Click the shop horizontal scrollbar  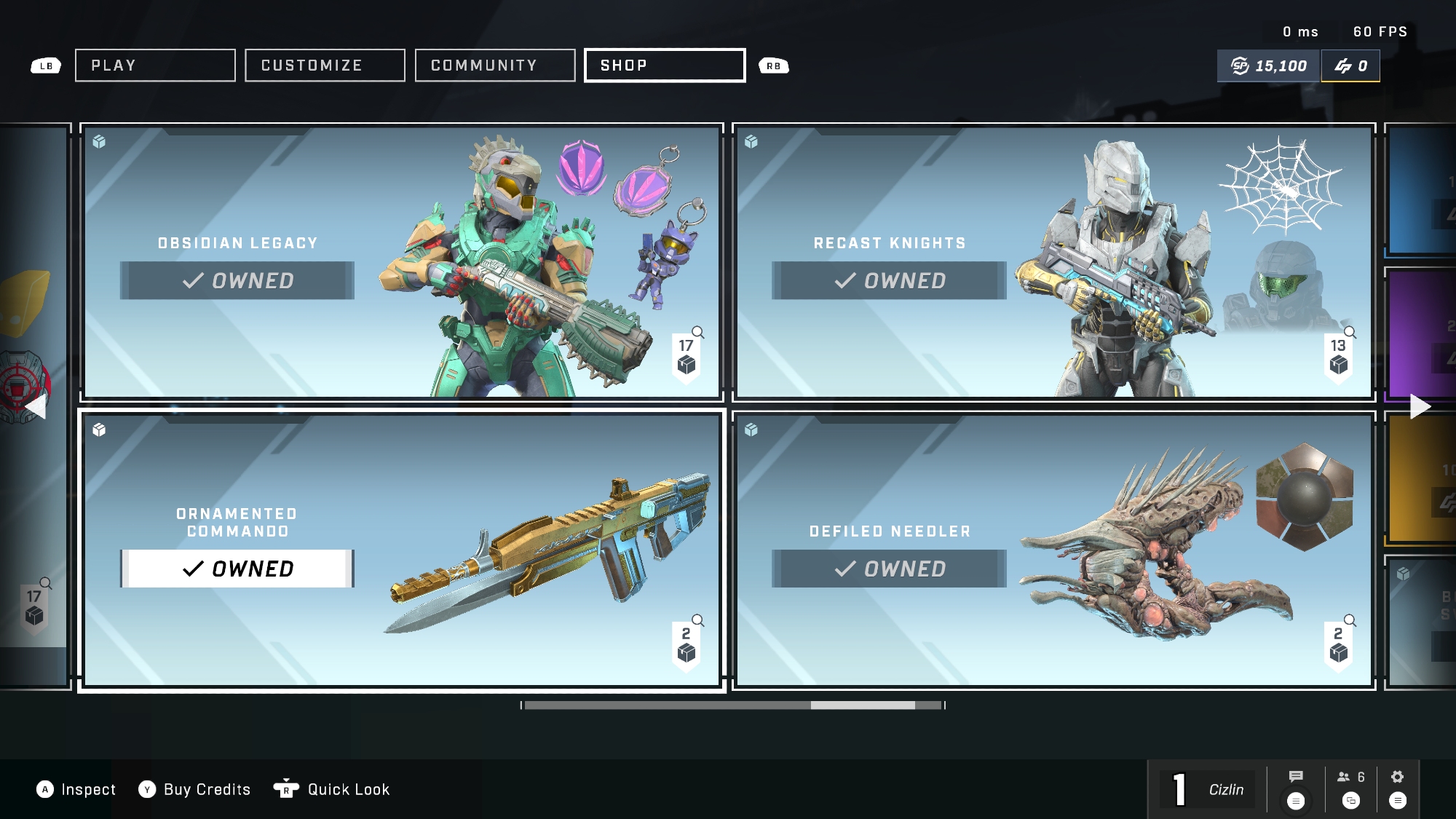pyautogui.click(x=733, y=705)
